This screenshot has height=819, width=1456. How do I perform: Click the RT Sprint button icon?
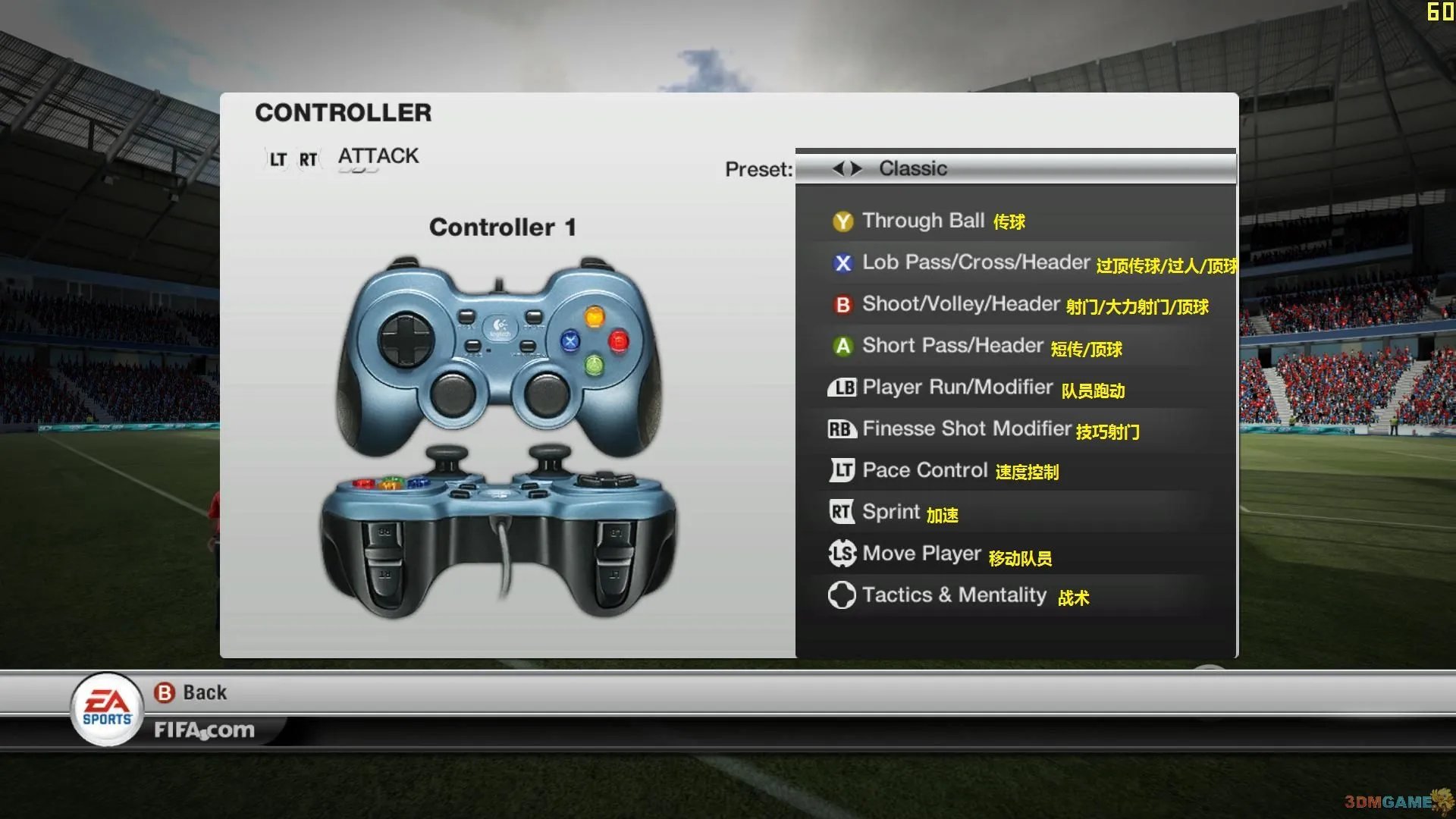click(x=840, y=511)
